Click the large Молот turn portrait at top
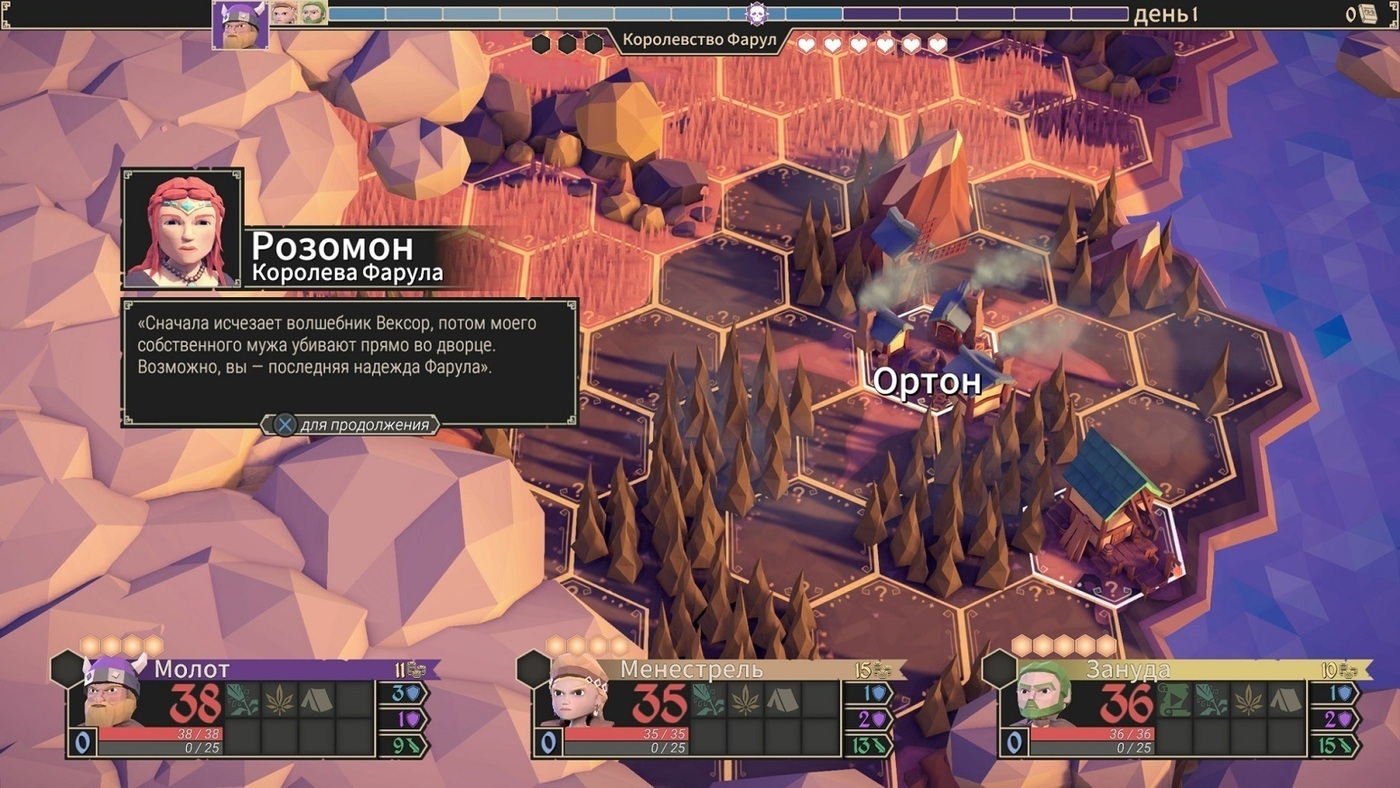Viewport: 1400px width, 788px height. 240,24
